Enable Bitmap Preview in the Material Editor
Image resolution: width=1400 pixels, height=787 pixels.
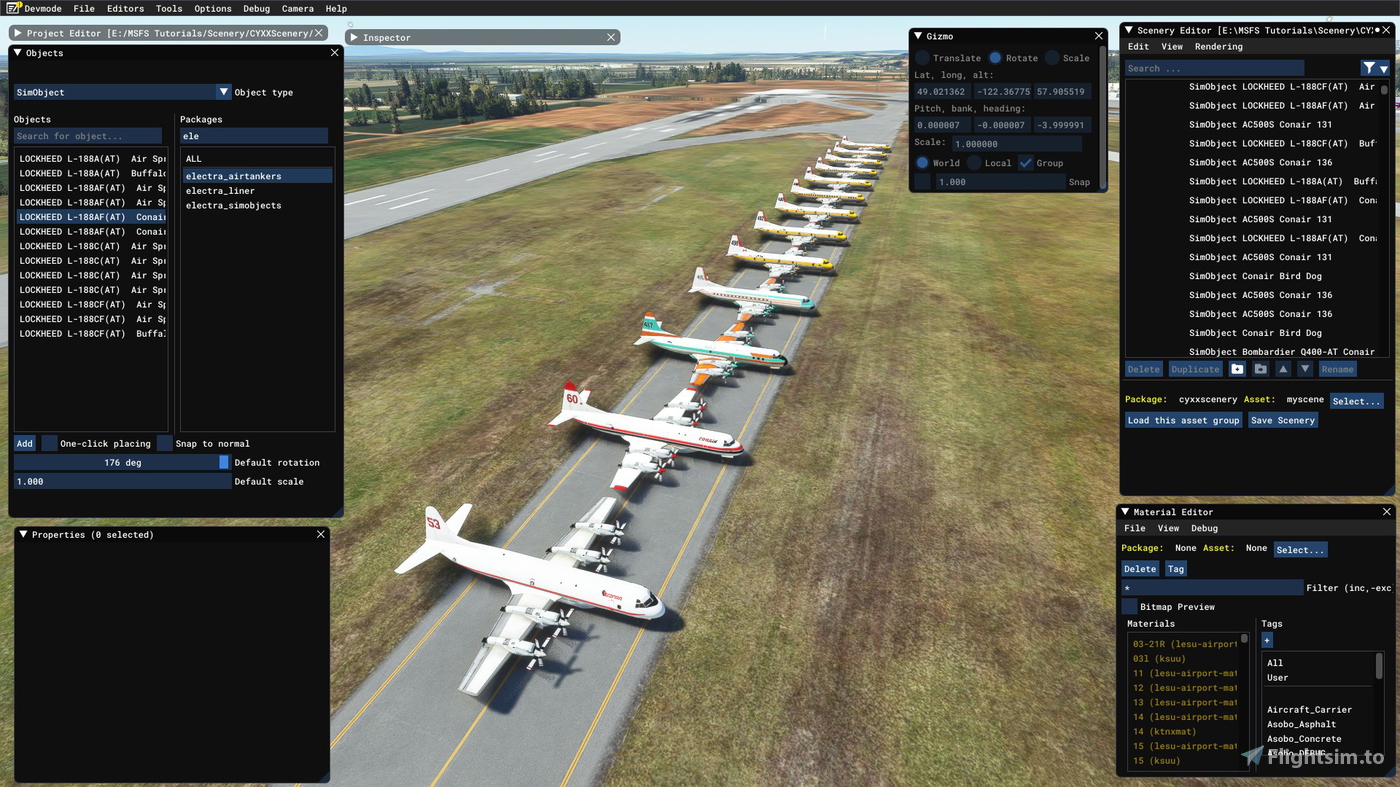1129,605
